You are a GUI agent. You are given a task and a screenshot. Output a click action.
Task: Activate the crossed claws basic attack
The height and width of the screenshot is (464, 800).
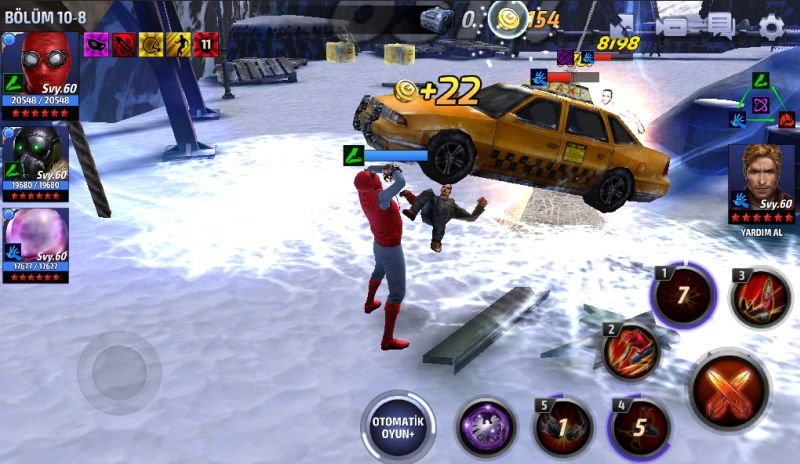(x=728, y=388)
